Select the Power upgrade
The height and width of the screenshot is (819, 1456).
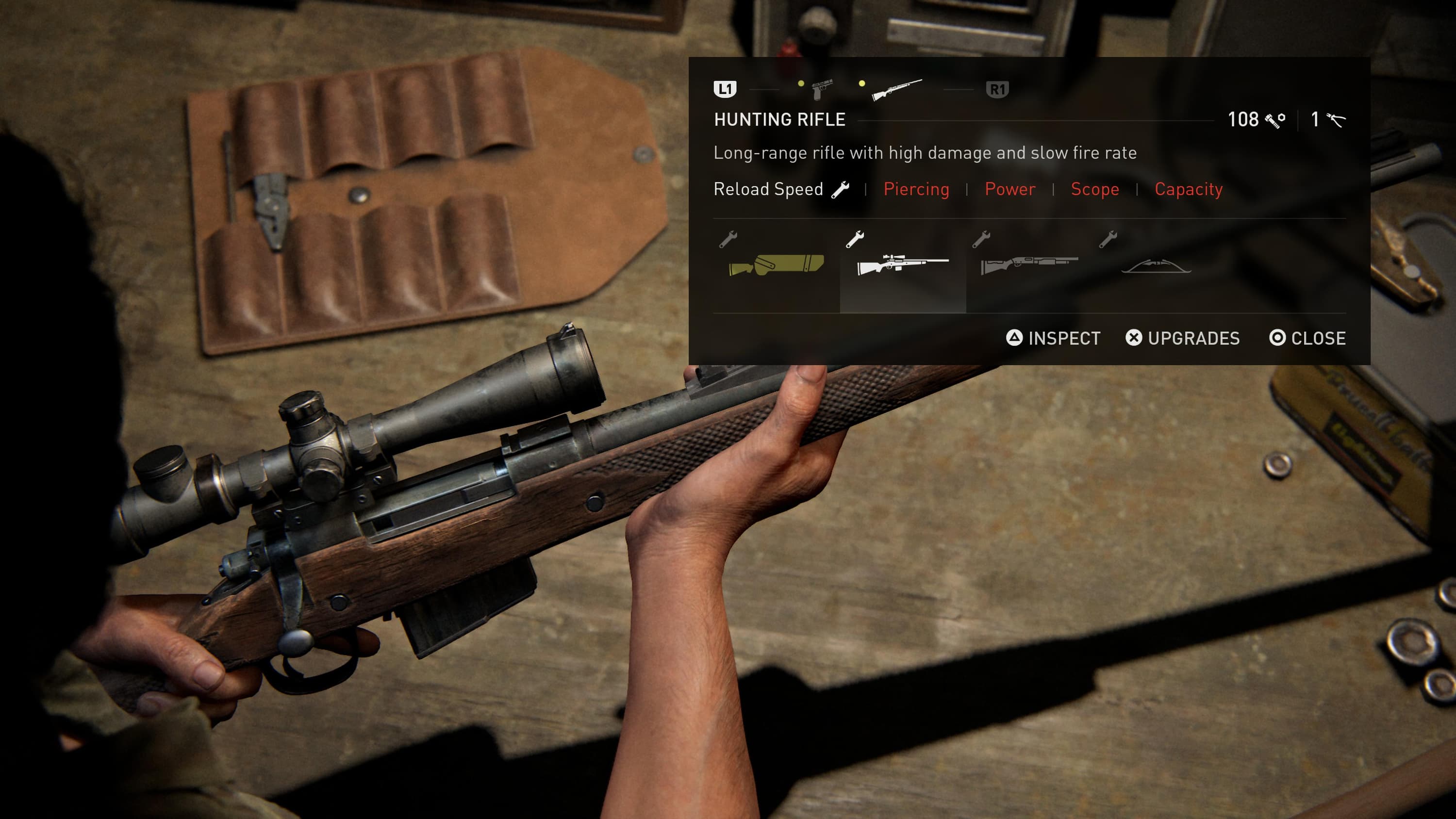pyautogui.click(x=1010, y=189)
